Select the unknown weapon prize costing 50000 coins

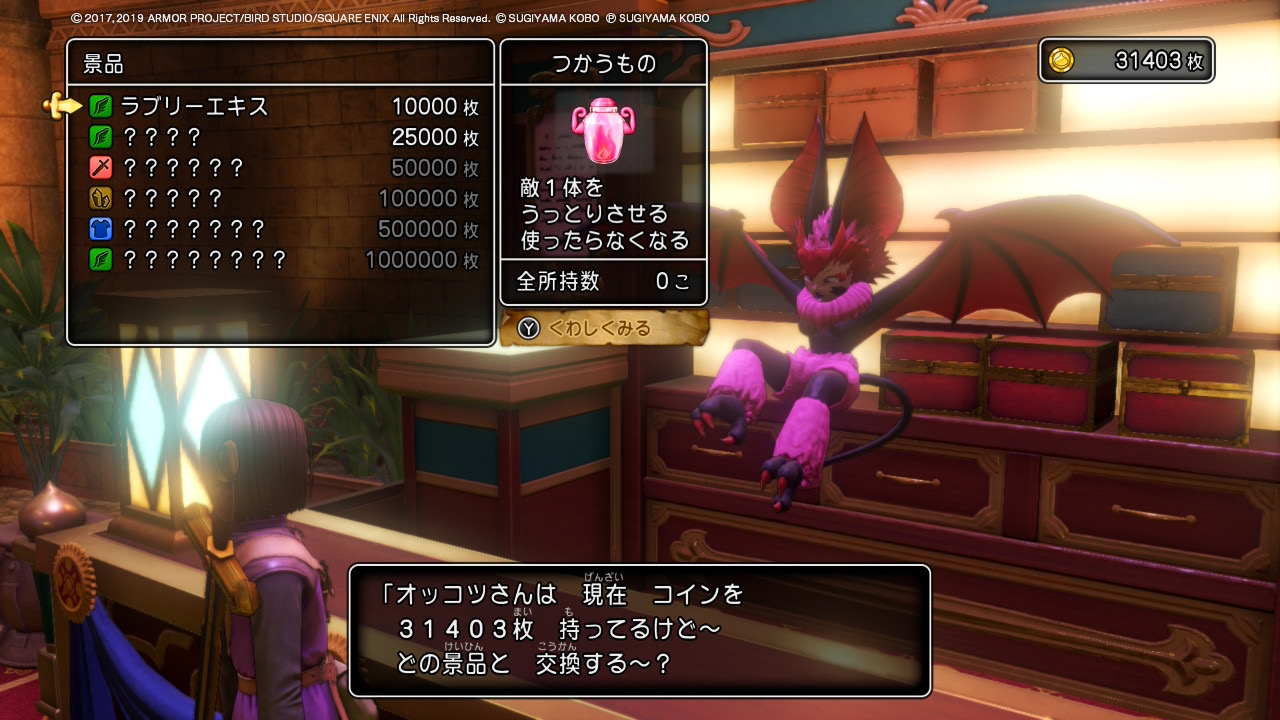click(x=280, y=168)
